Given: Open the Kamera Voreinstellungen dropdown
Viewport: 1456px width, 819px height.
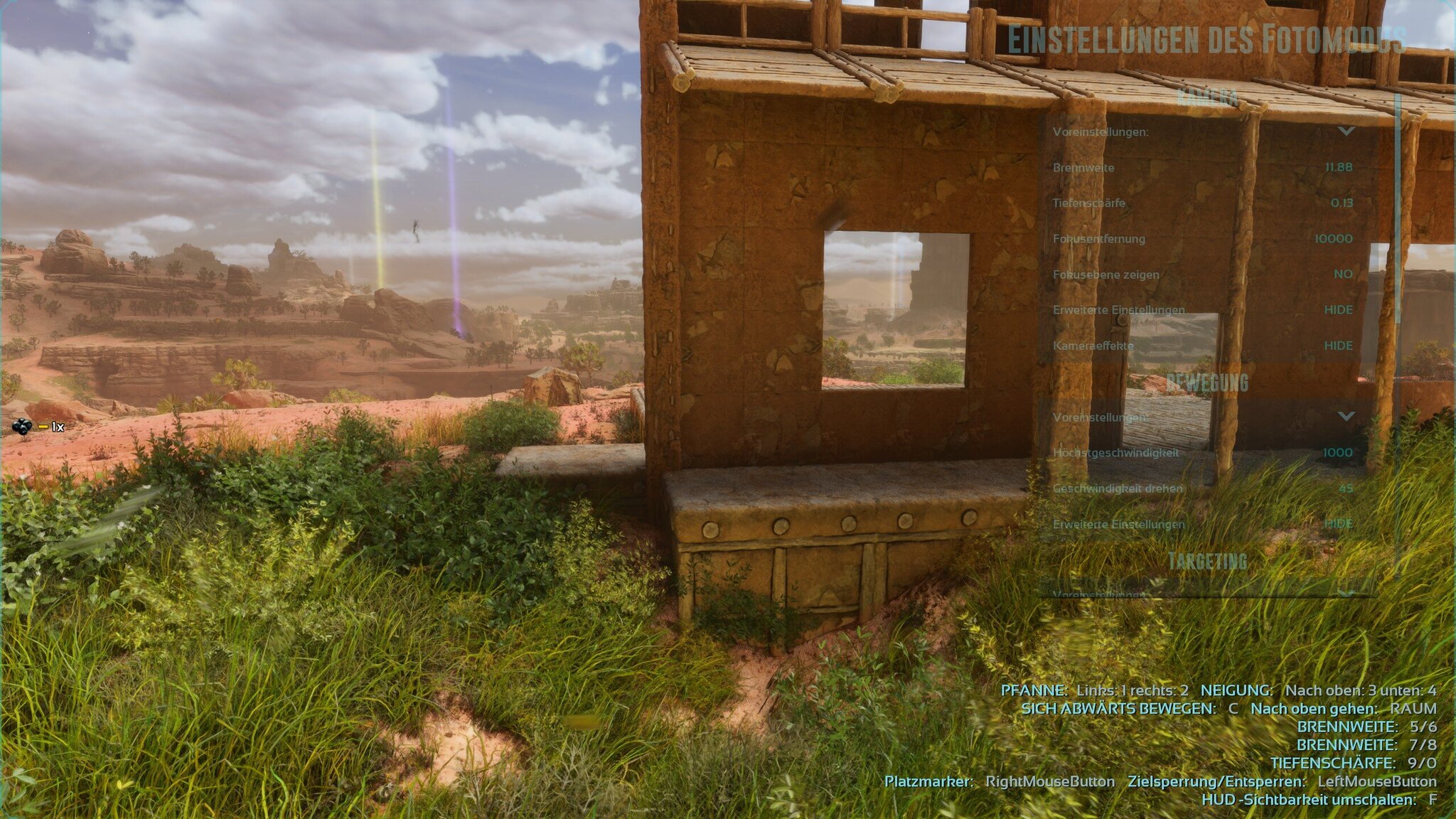Looking at the screenshot, I should click(1346, 132).
